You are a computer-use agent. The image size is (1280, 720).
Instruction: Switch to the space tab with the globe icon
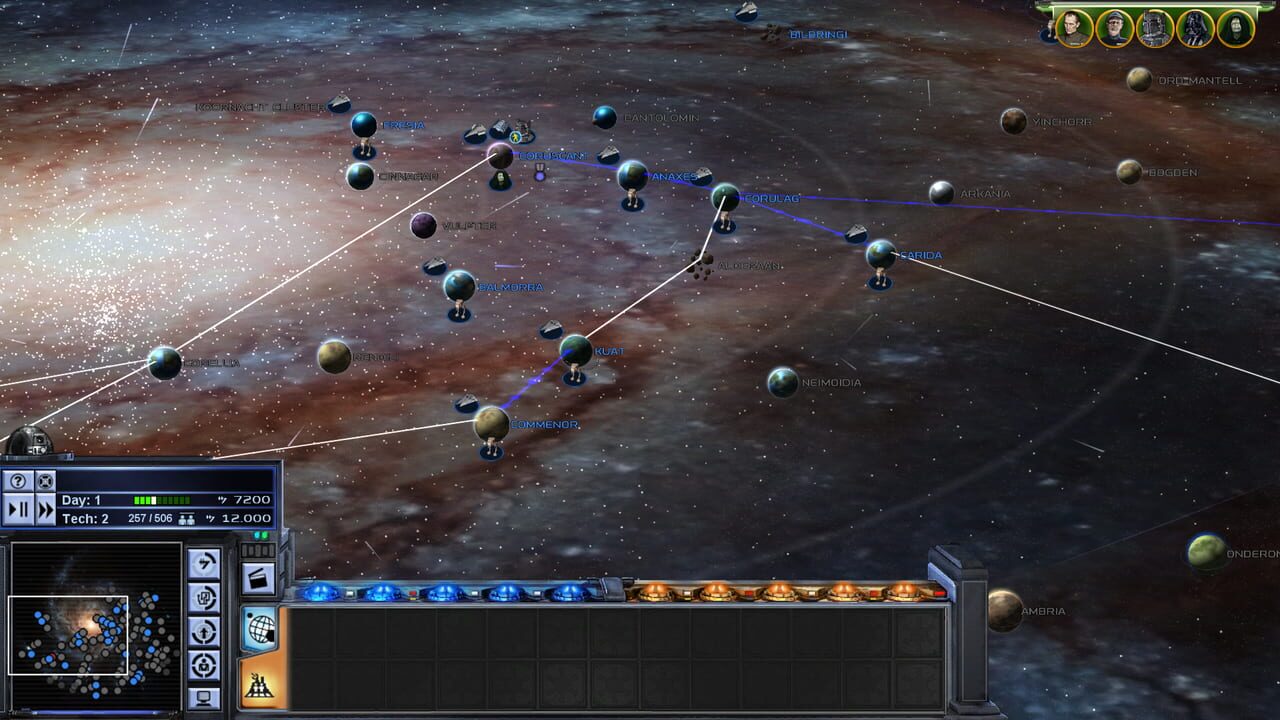coord(259,628)
